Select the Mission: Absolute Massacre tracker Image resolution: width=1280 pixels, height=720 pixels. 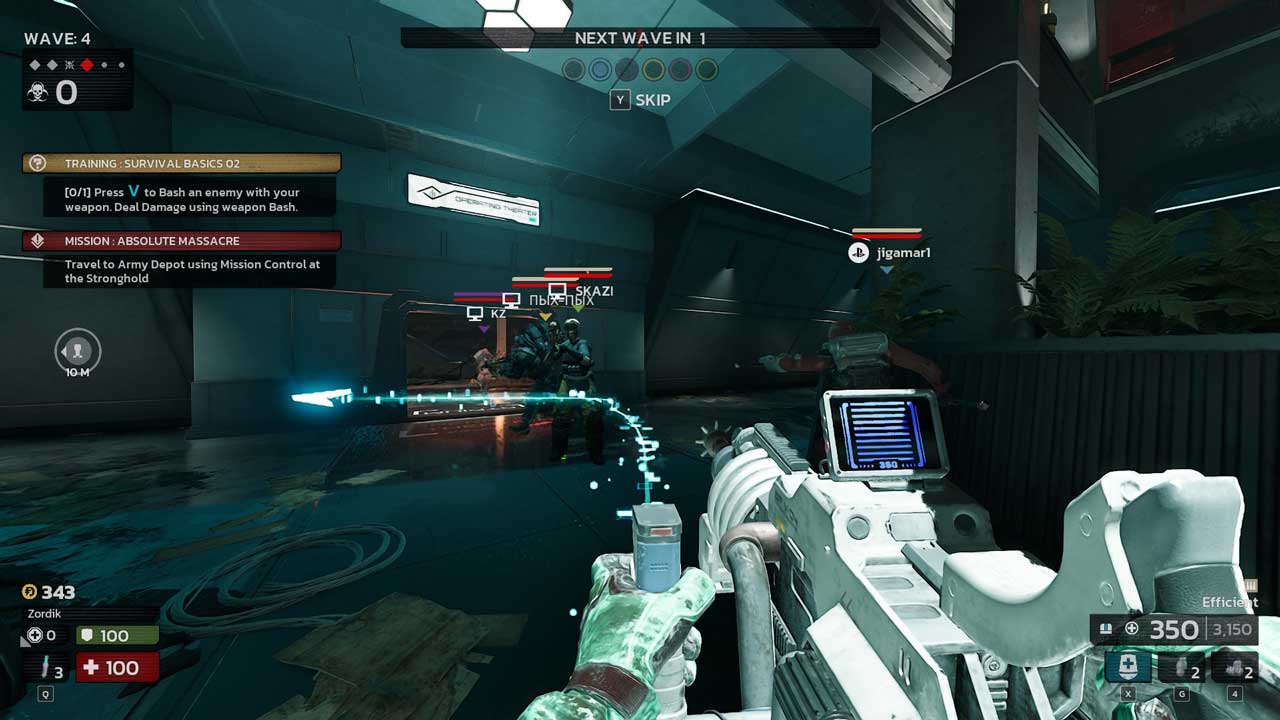[181, 241]
